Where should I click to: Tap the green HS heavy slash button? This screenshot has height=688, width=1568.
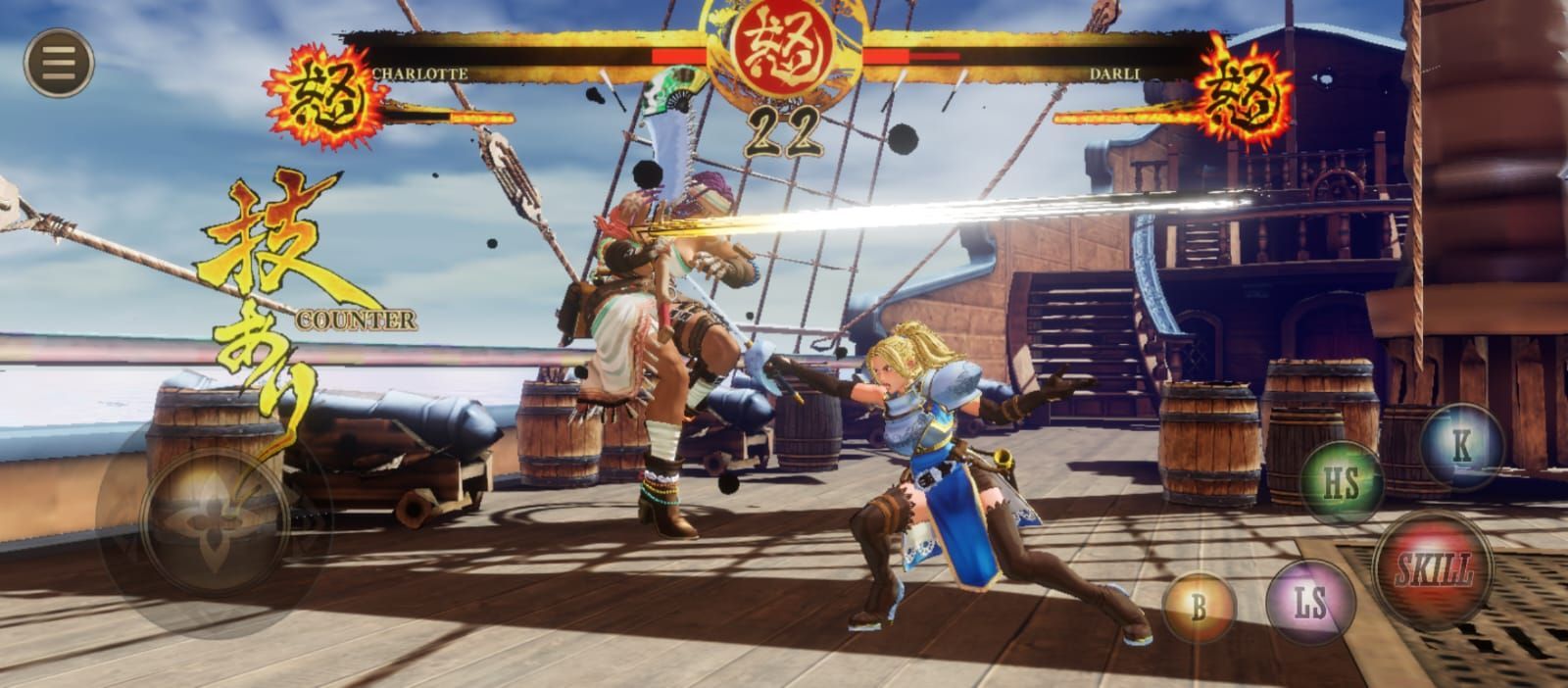click(x=1342, y=482)
